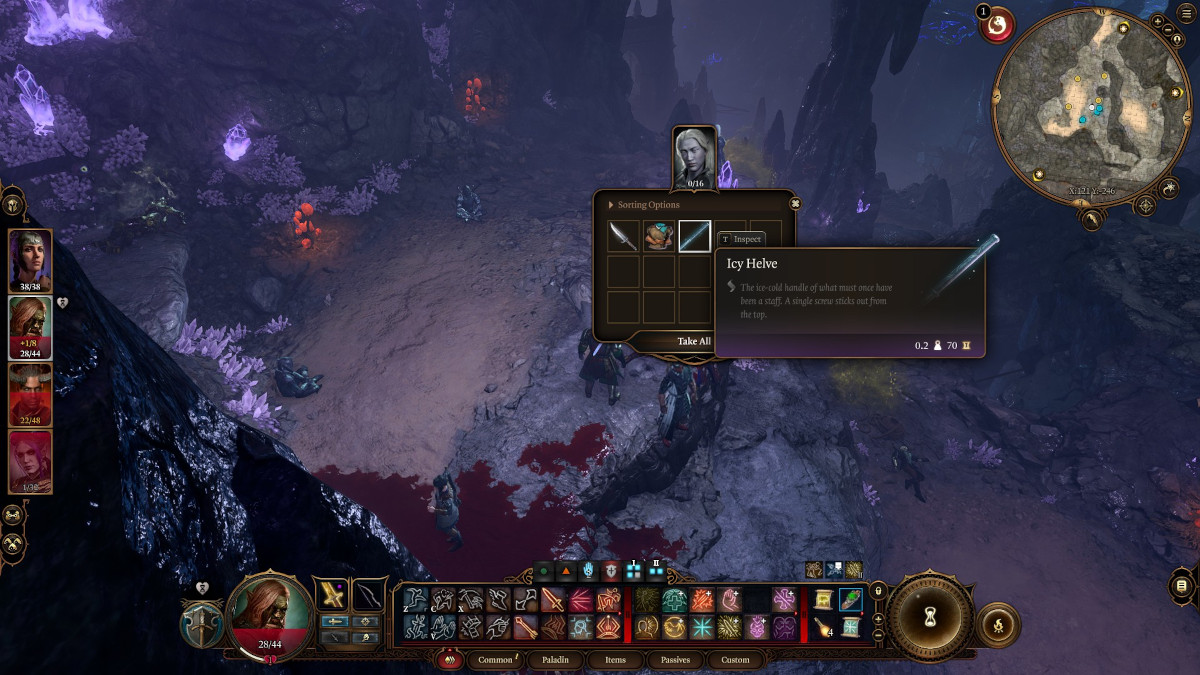
Task: Pick up the dagger from loot
Action: tap(624, 237)
